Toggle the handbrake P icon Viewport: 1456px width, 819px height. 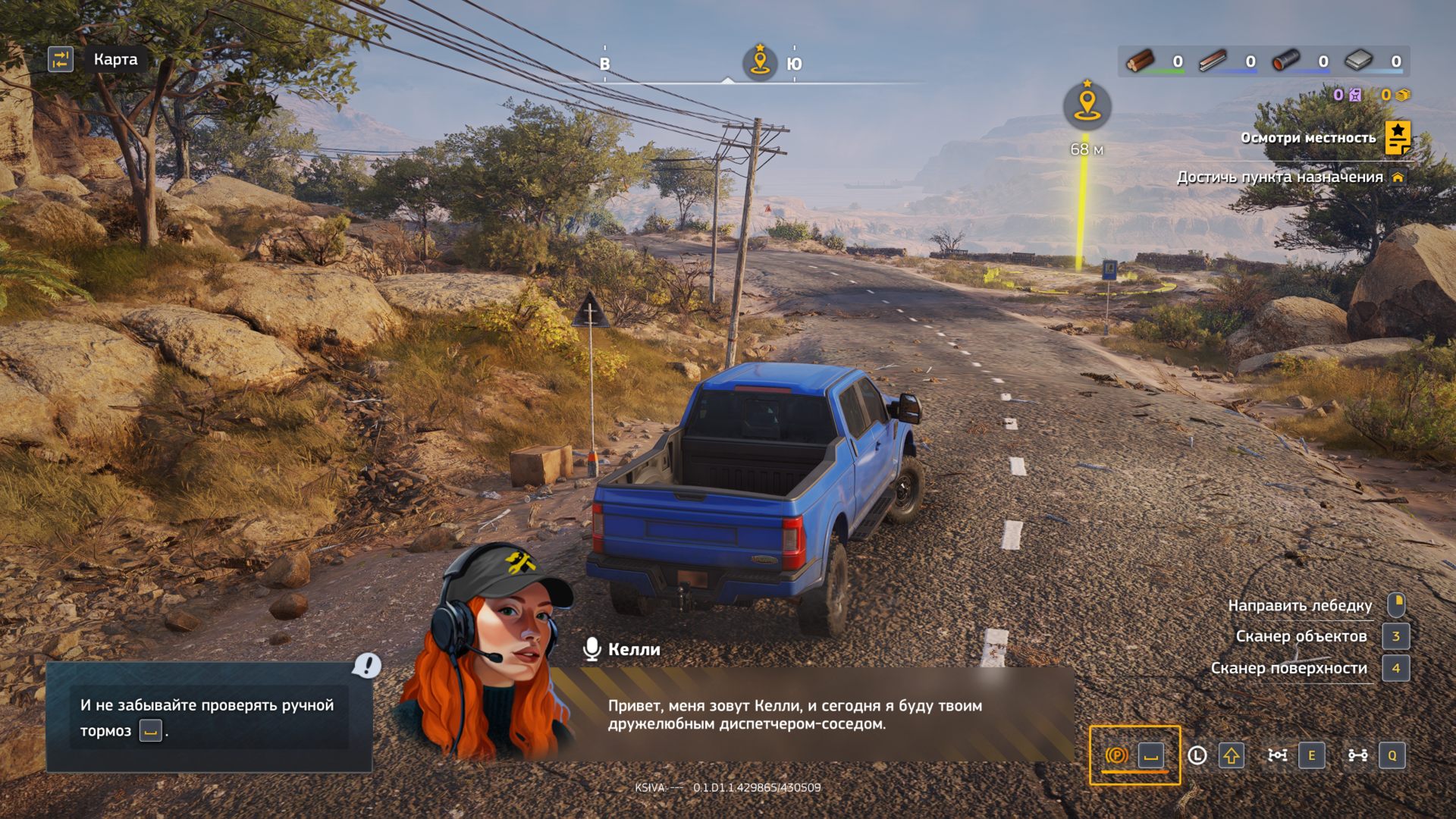[1116, 755]
